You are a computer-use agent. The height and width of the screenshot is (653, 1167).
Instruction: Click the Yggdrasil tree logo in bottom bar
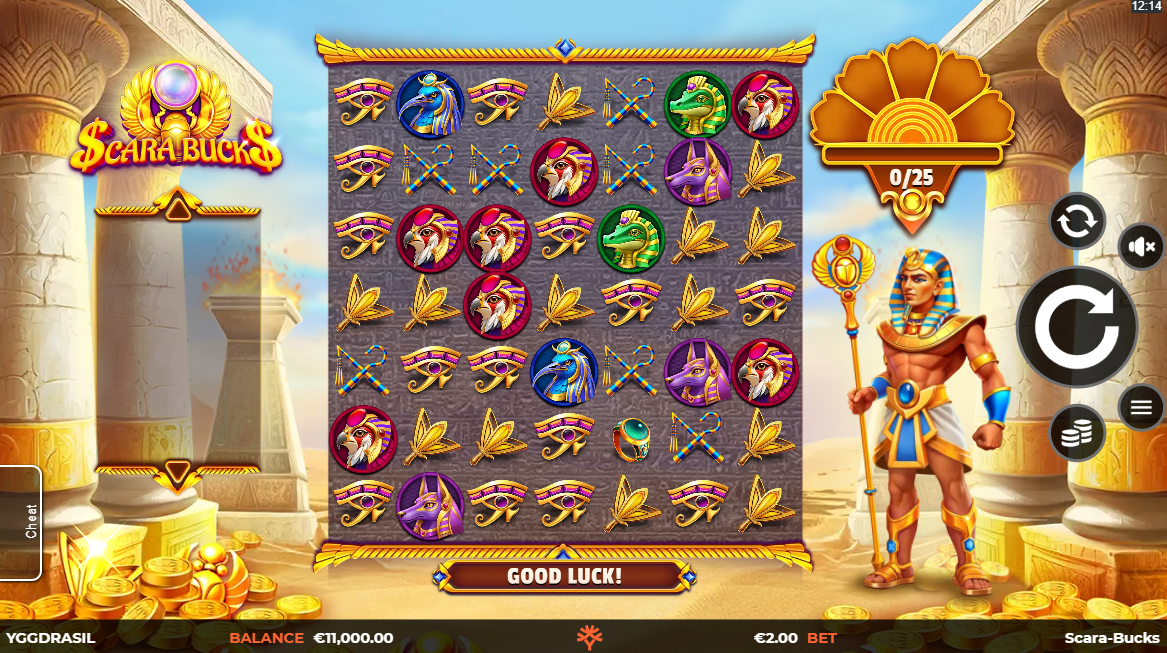click(590, 637)
